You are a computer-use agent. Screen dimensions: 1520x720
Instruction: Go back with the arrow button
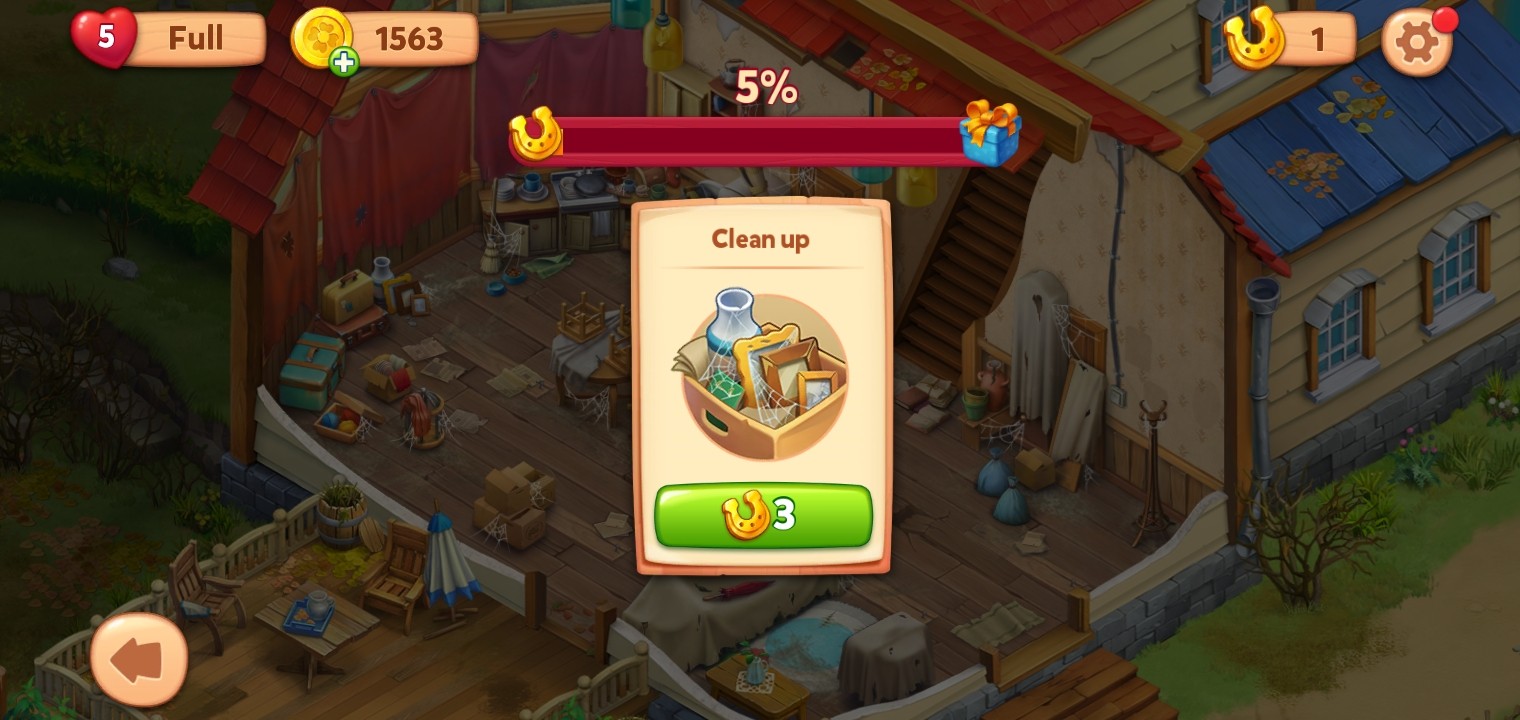pos(139,660)
